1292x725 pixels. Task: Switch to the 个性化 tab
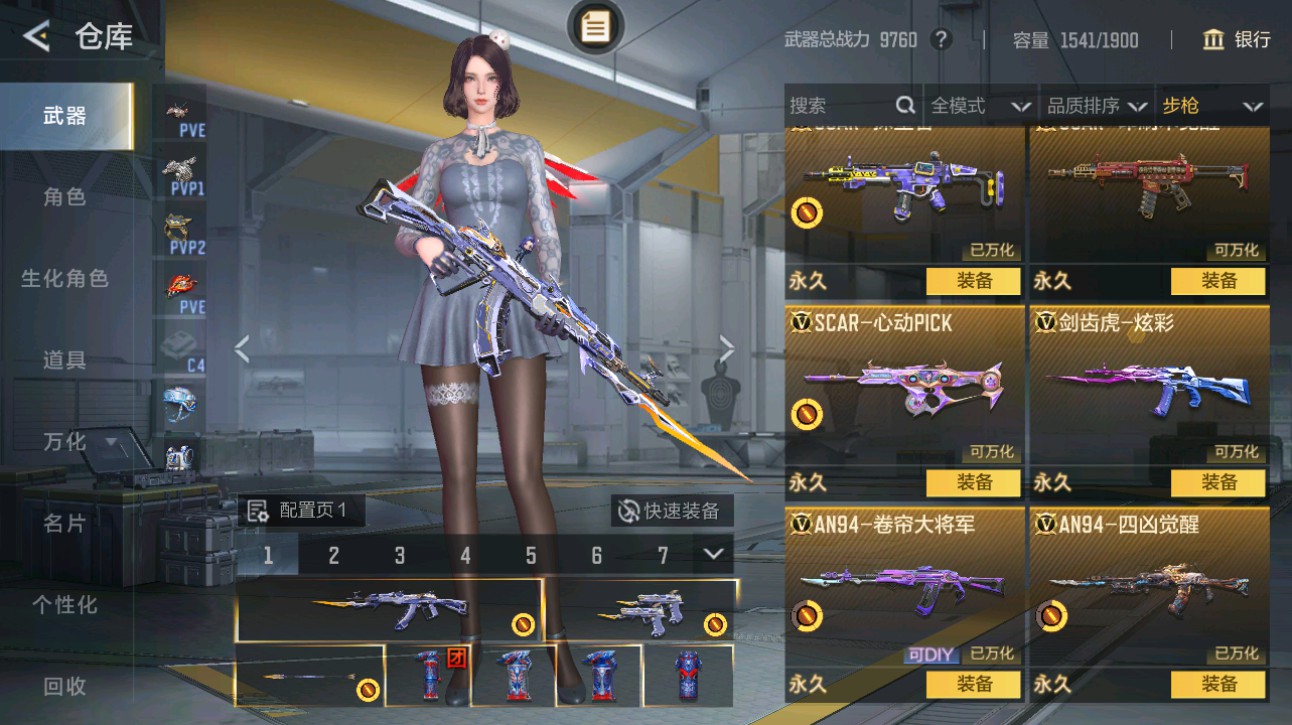click(65, 605)
